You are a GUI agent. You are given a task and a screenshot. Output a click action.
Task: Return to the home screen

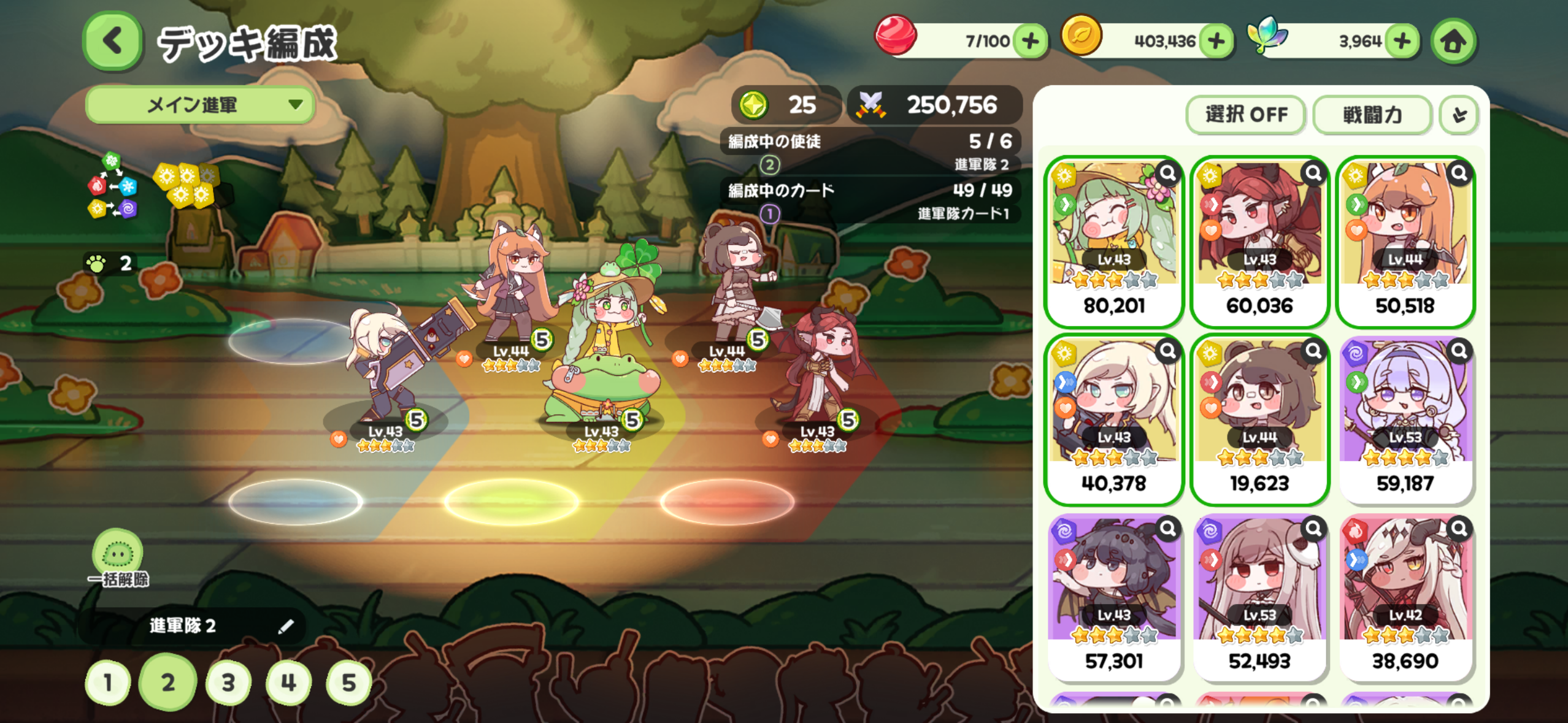[1453, 42]
